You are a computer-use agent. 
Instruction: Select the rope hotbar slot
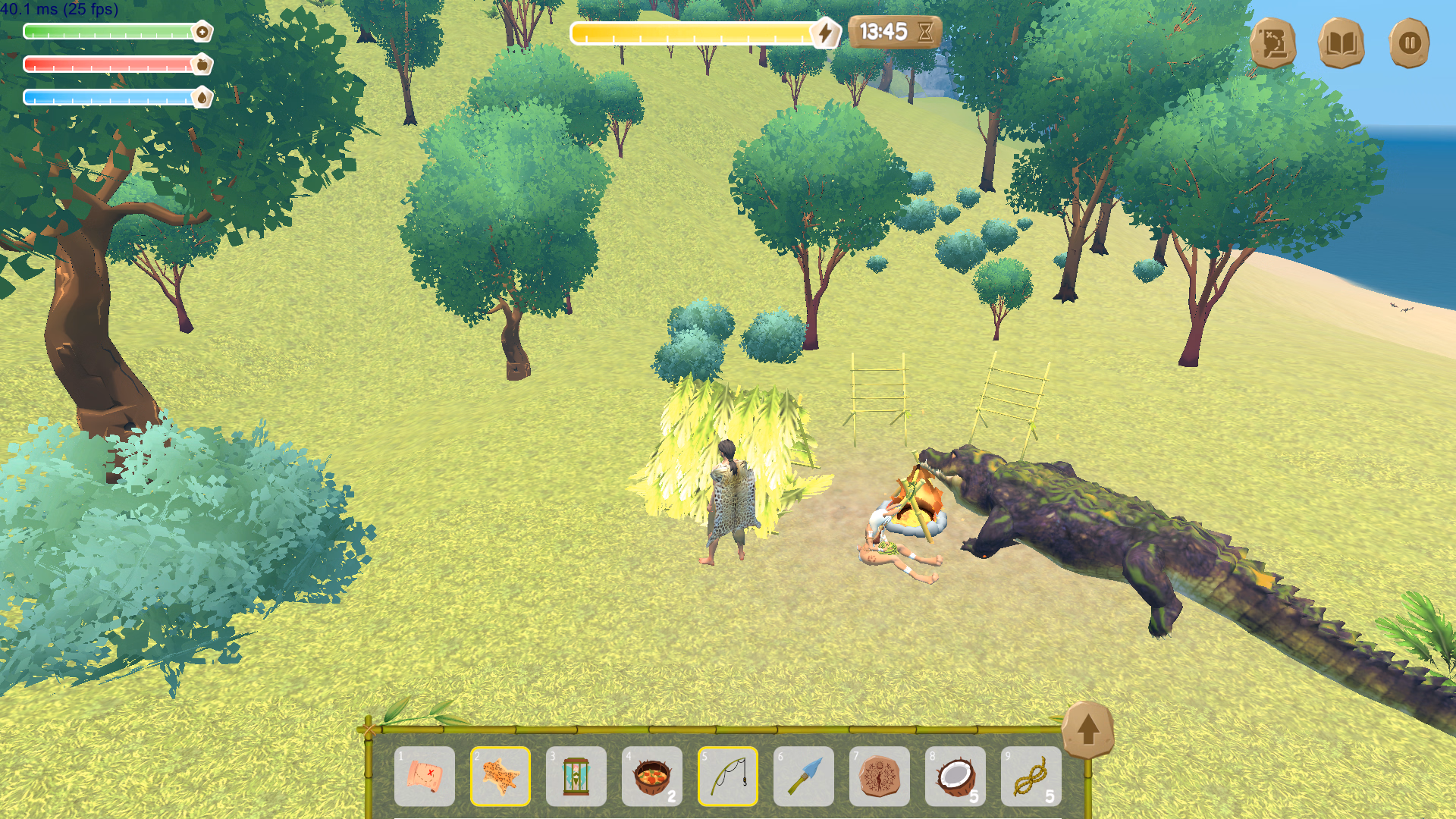pos(1031,776)
